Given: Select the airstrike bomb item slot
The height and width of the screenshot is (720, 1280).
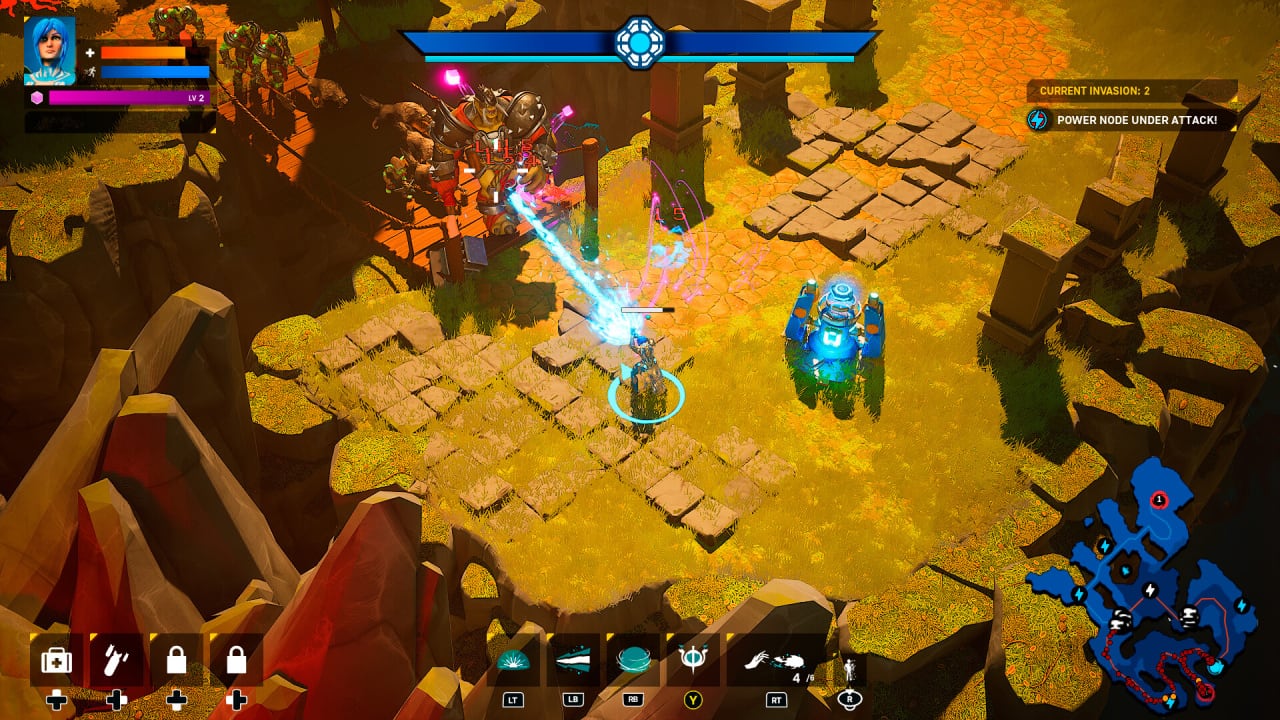Looking at the screenshot, I should [116, 660].
